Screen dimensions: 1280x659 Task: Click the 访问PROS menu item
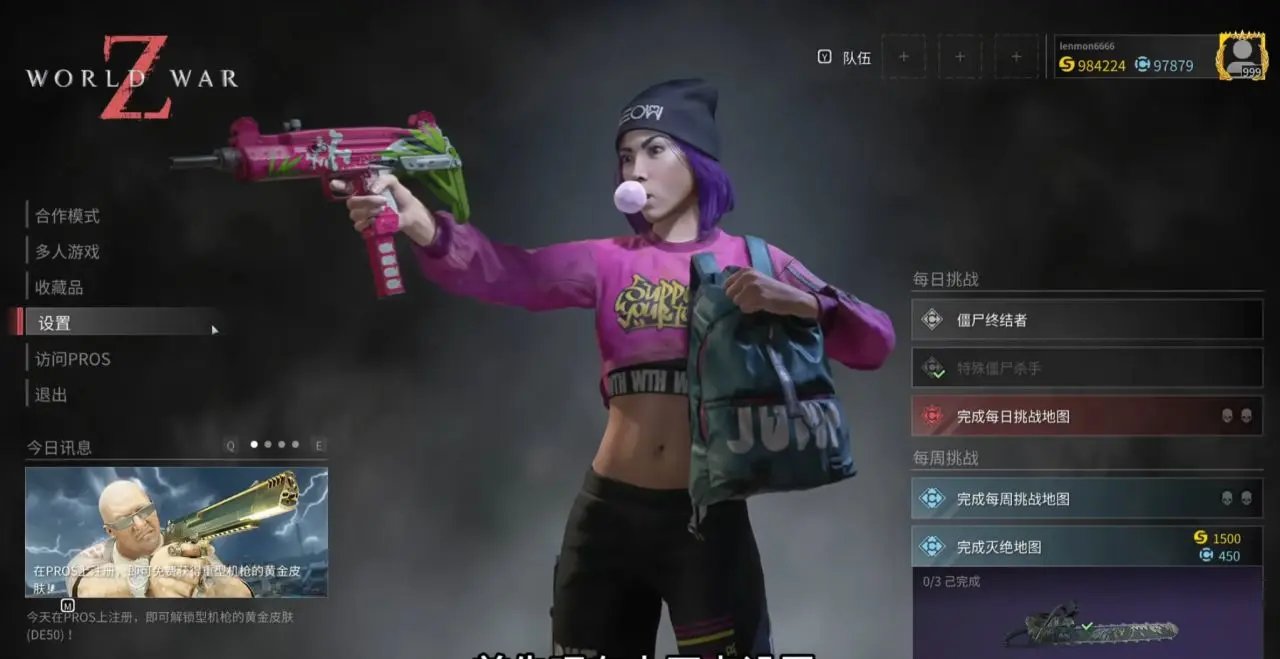(x=73, y=359)
